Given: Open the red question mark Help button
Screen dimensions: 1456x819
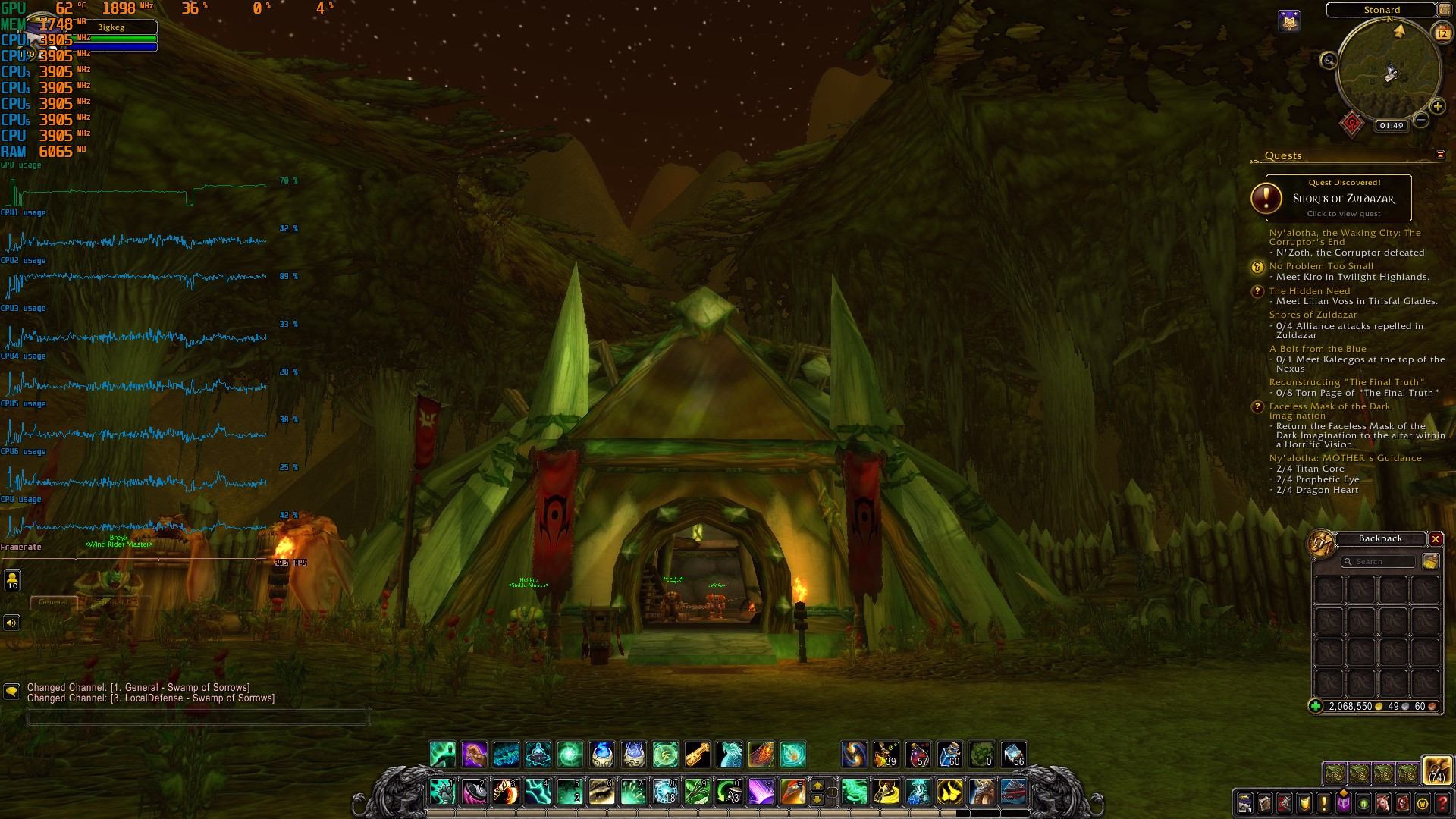Looking at the screenshot, I should tap(1442, 803).
